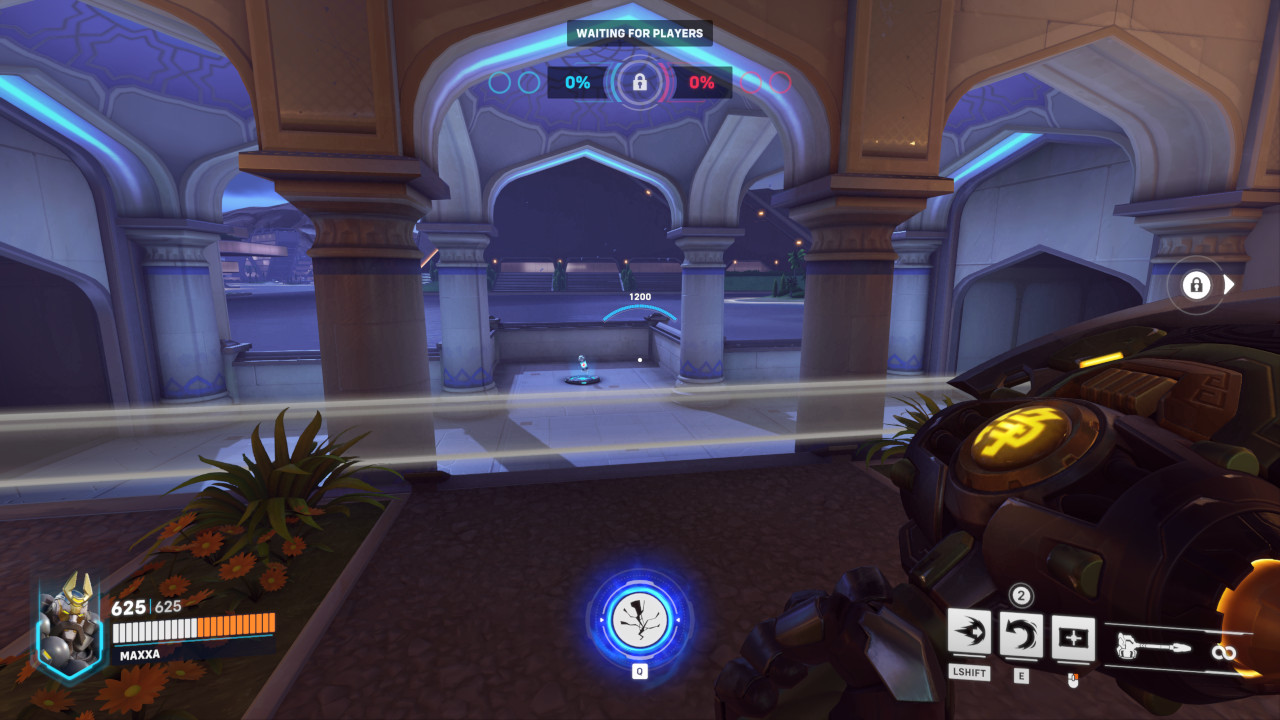
Task: Select the rightmost red team slot circle
Action: coord(781,82)
